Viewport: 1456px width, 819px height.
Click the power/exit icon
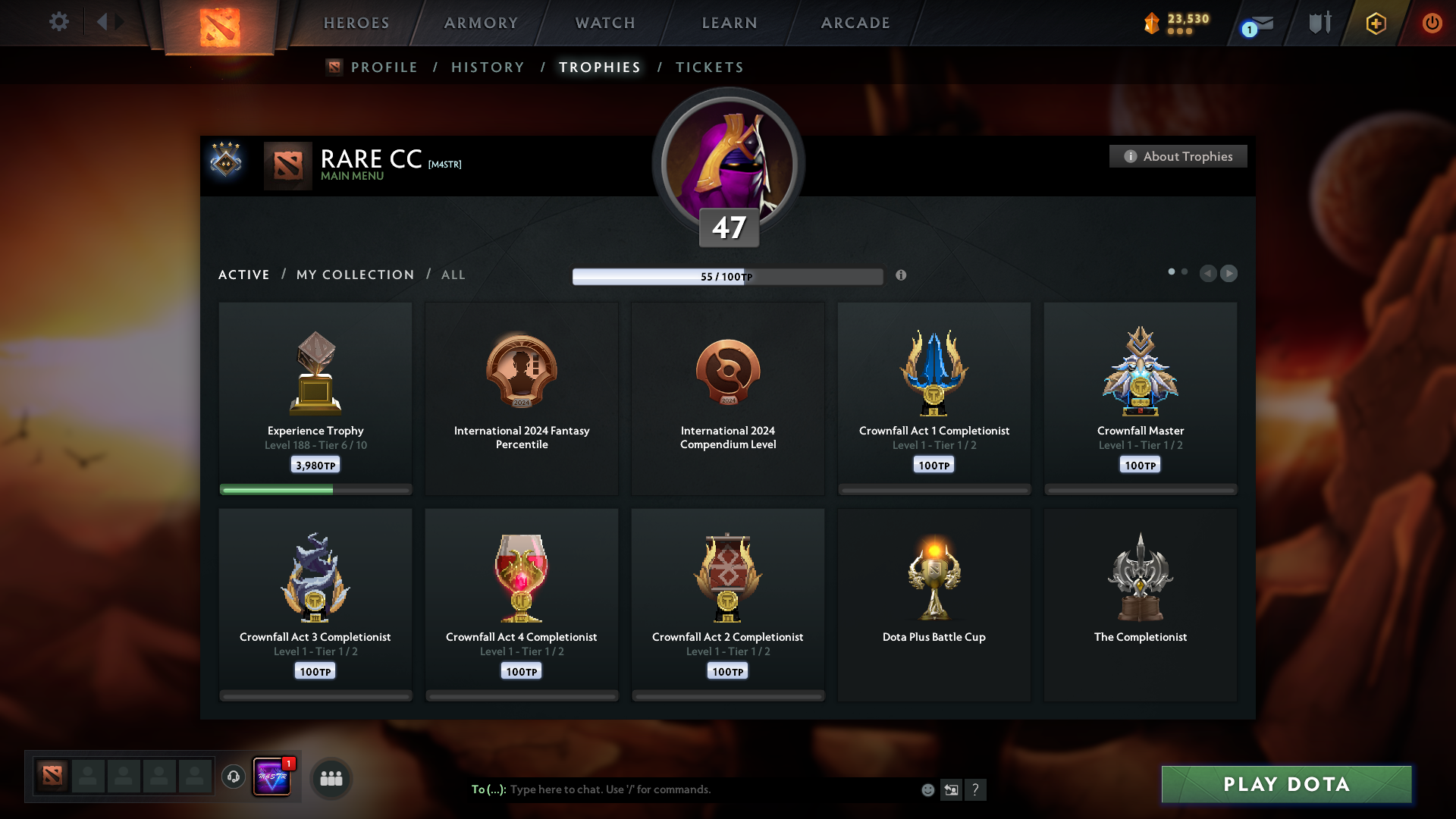pos(1432,23)
